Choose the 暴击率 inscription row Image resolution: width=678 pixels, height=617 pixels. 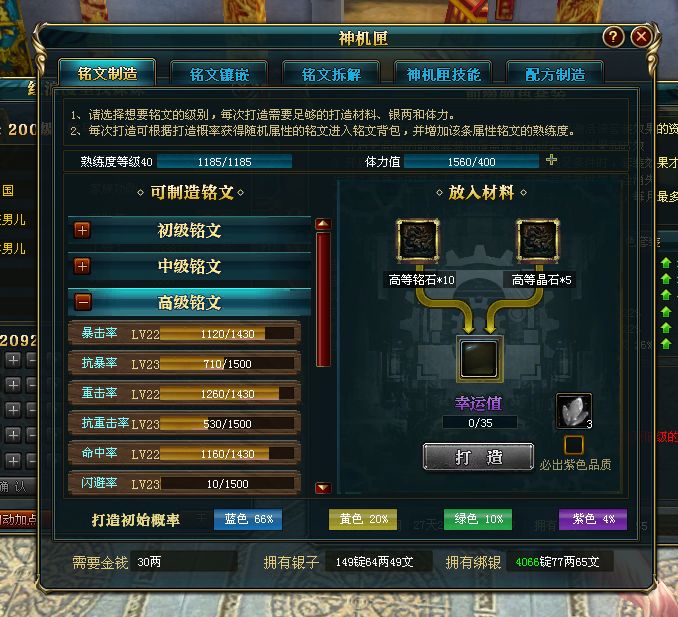[185, 334]
